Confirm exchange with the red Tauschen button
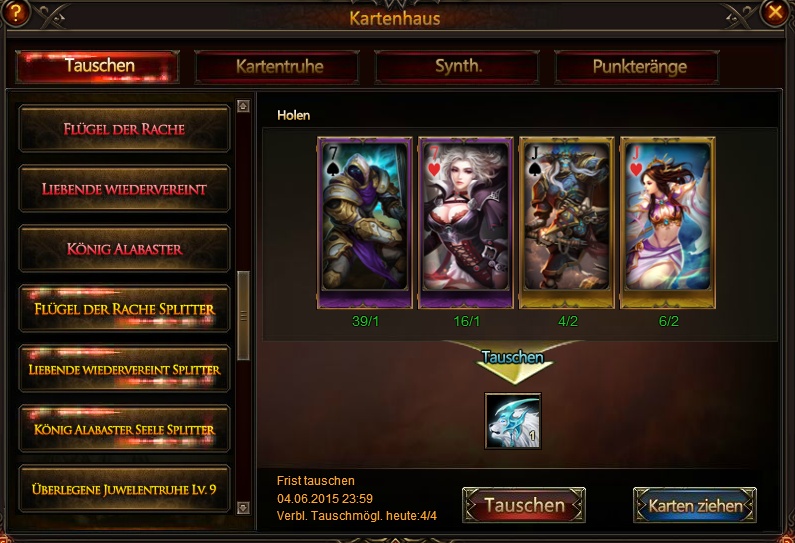This screenshot has width=795, height=543. click(x=524, y=505)
